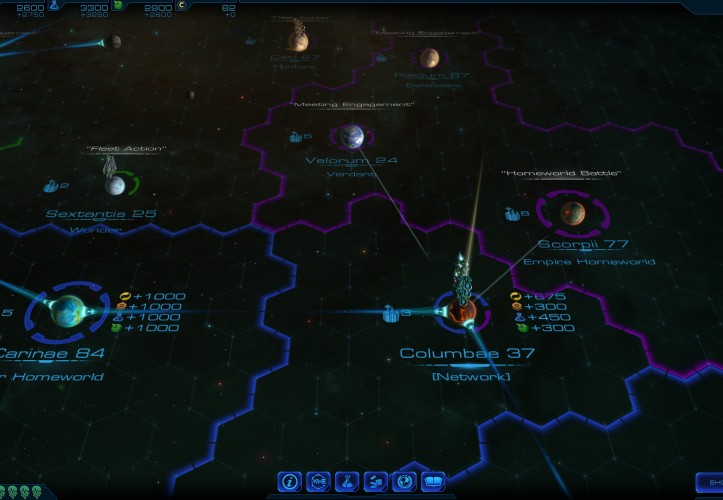
Task: Select the Carinae 84 homeworld planet
Action: (x=67, y=311)
